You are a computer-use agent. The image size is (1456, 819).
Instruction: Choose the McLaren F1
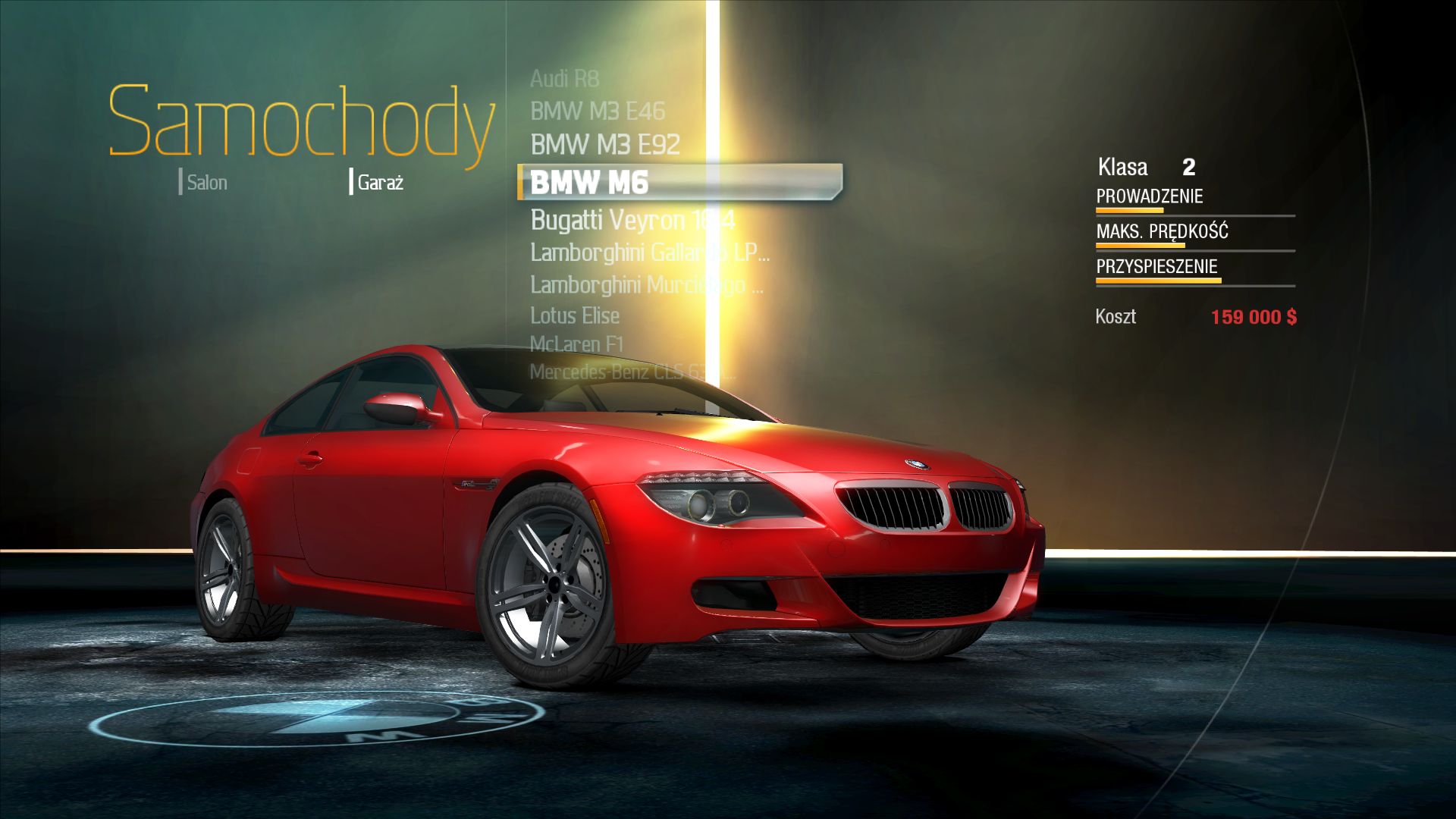click(x=576, y=344)
